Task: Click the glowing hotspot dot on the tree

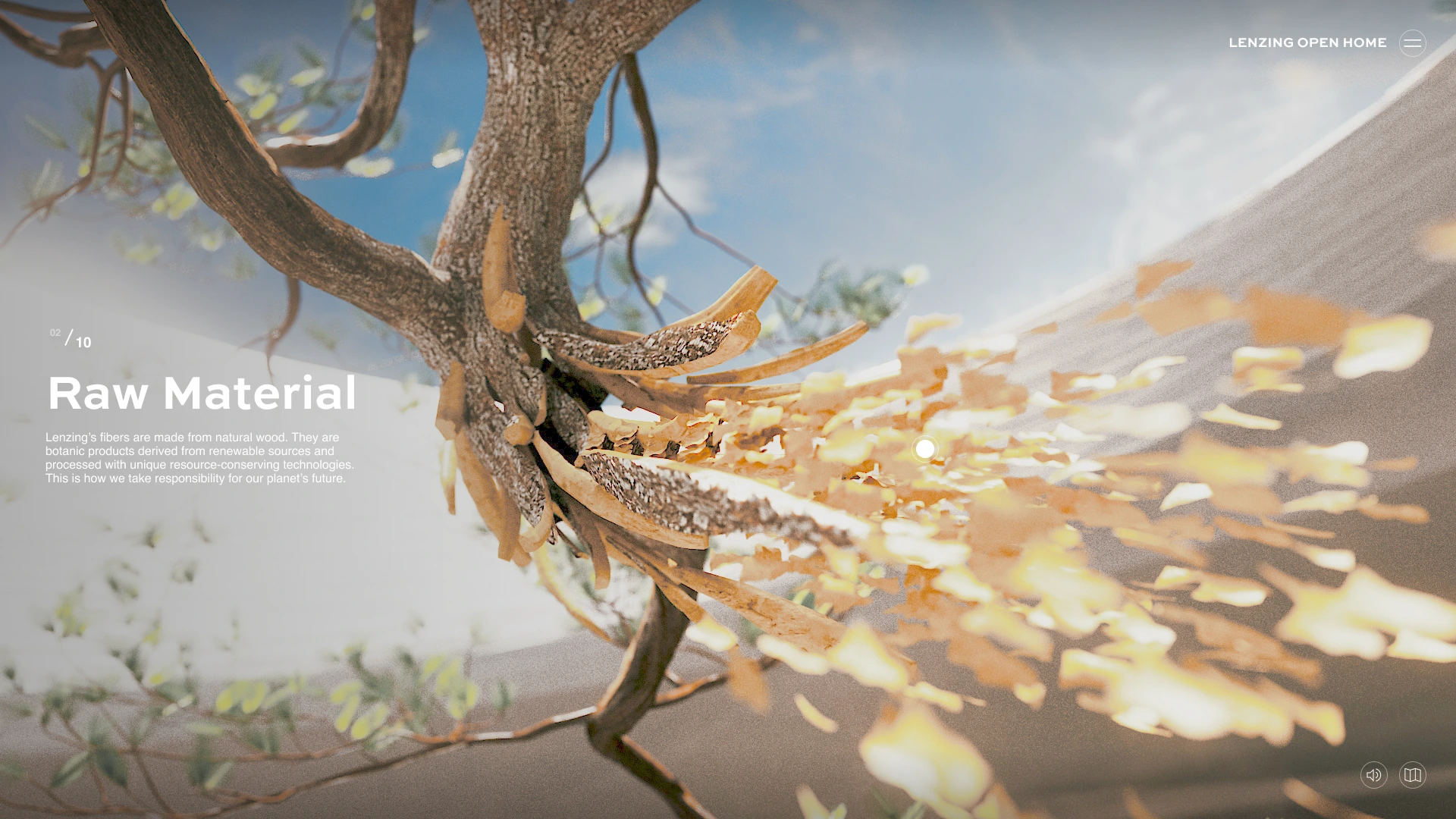Action: [925, 449]
